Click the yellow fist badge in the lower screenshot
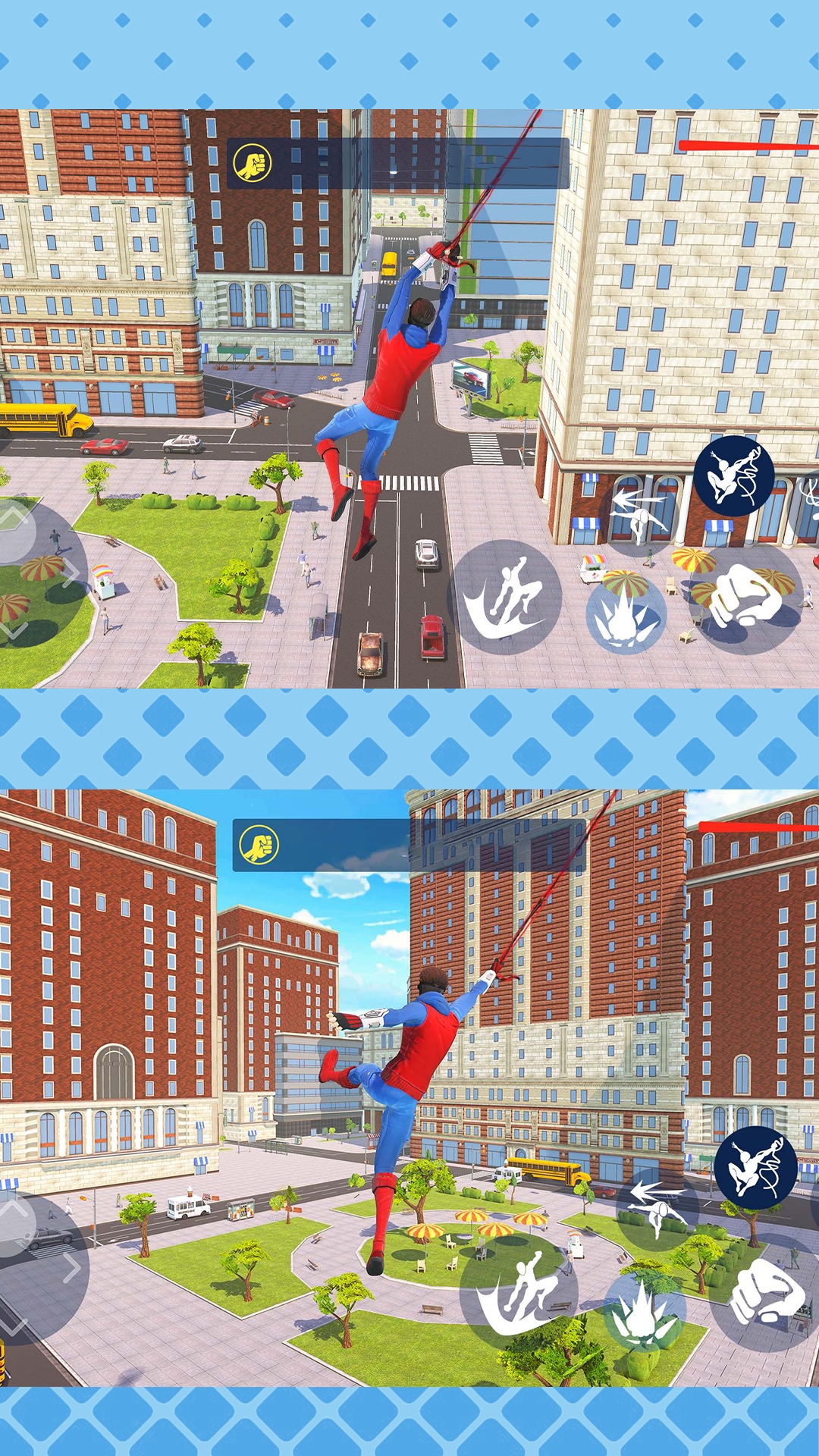Image resolution: width=819 pixels, height=1456 pixels. (259, 845)
